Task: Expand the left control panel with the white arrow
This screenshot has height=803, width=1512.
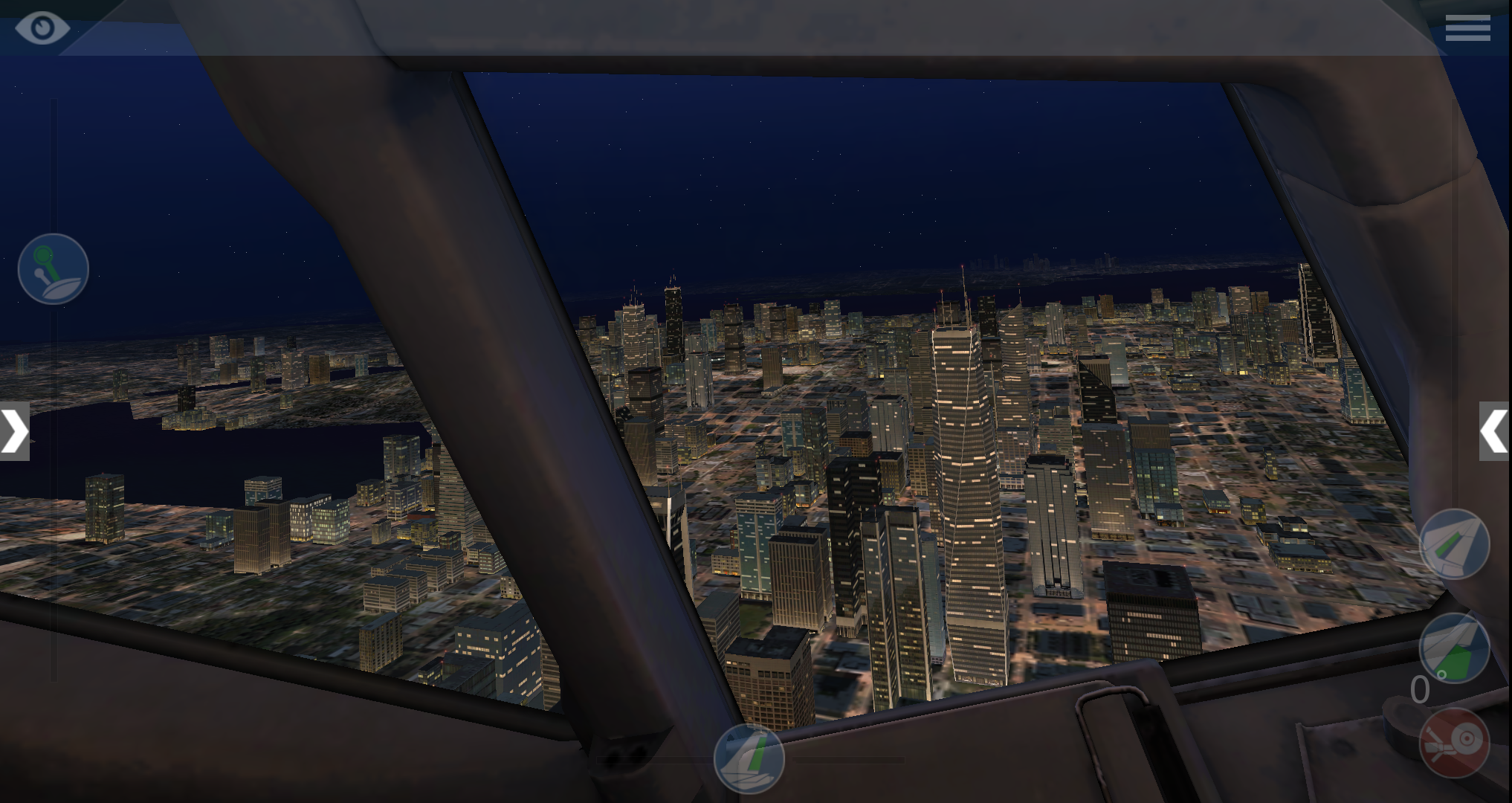Action: coord(13,431)
